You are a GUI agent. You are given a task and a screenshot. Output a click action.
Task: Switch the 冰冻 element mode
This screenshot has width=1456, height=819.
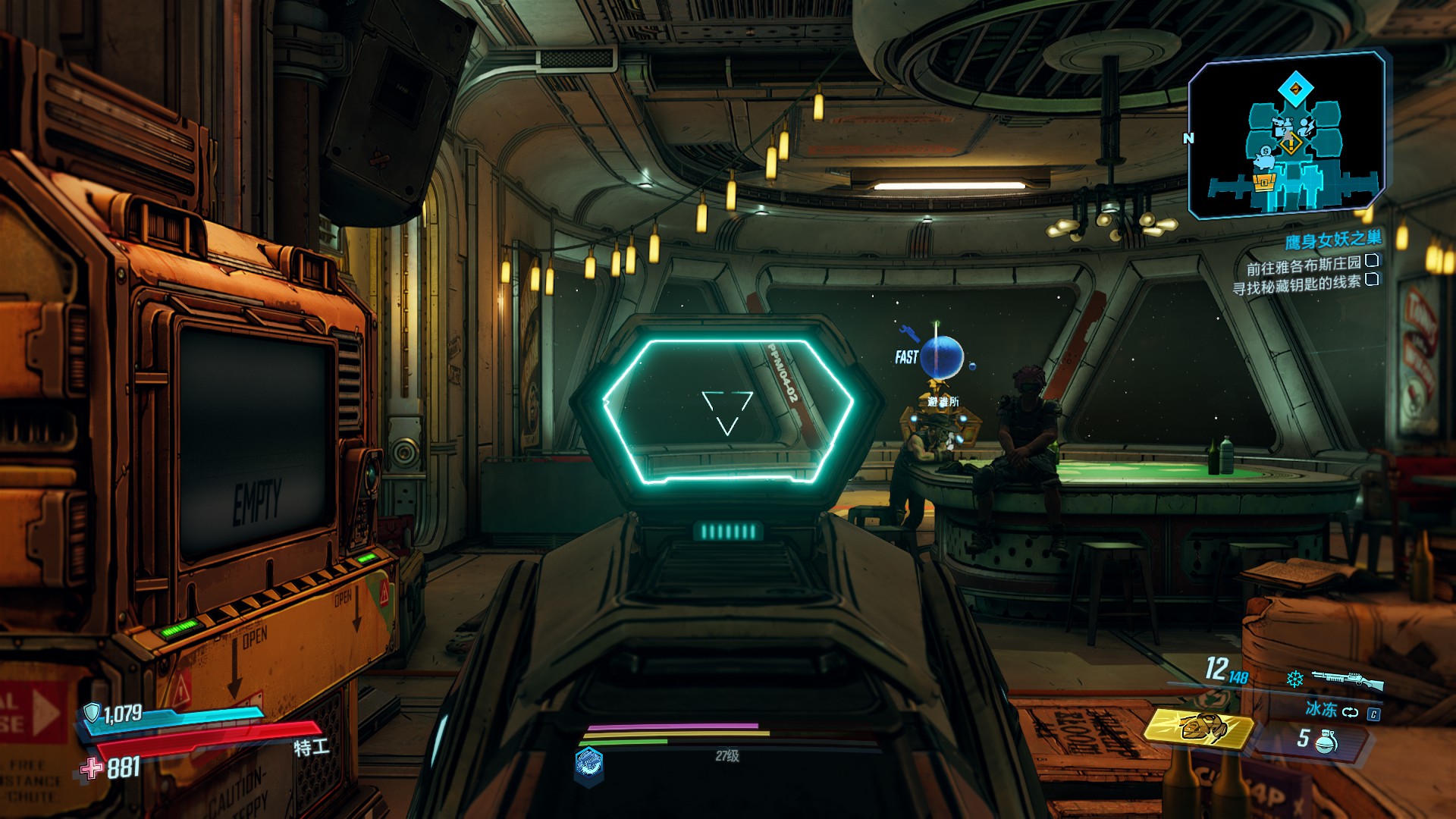[1351, 711]
